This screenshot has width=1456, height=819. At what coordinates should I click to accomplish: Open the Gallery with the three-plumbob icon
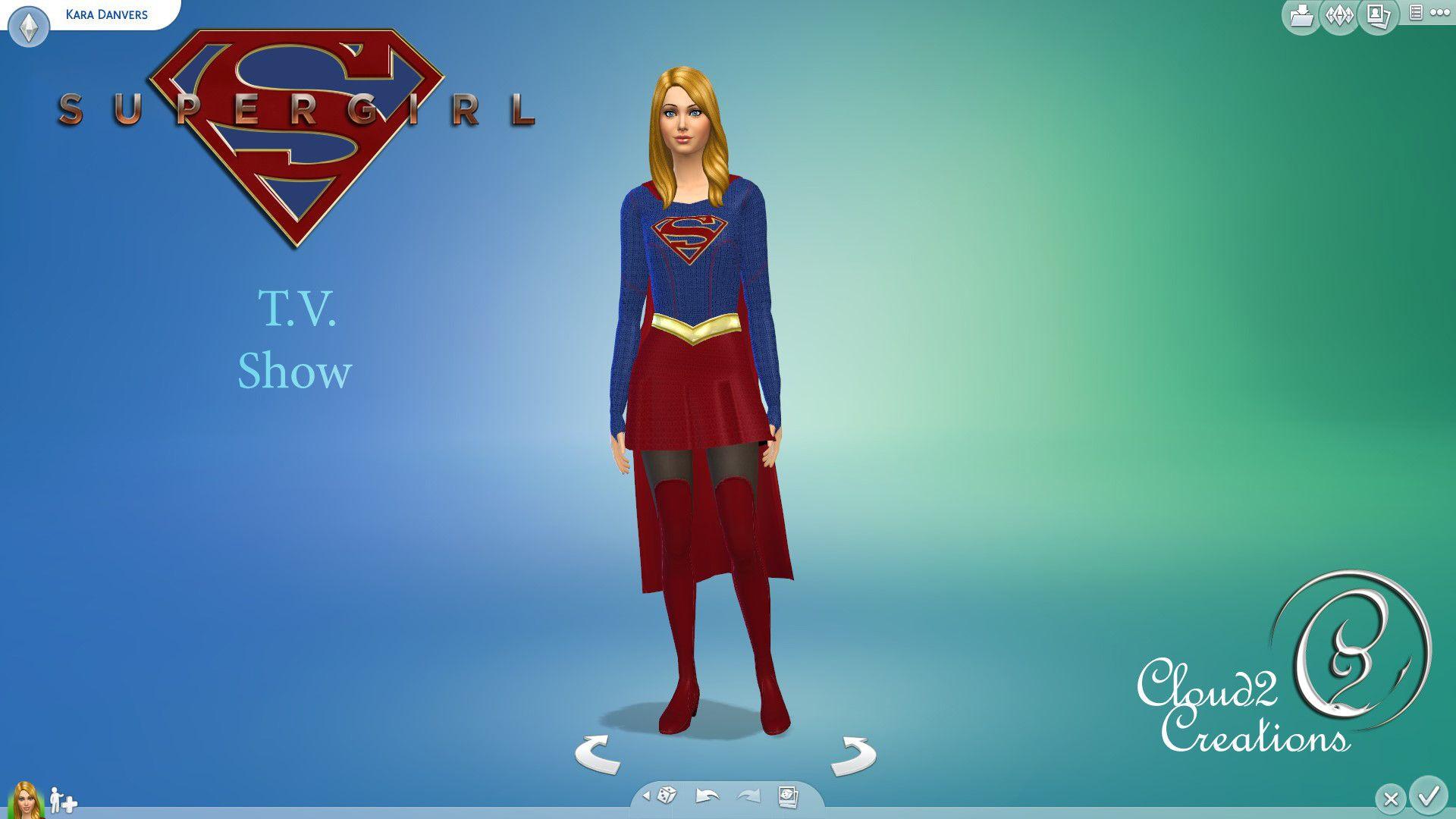click(1339, 16)
